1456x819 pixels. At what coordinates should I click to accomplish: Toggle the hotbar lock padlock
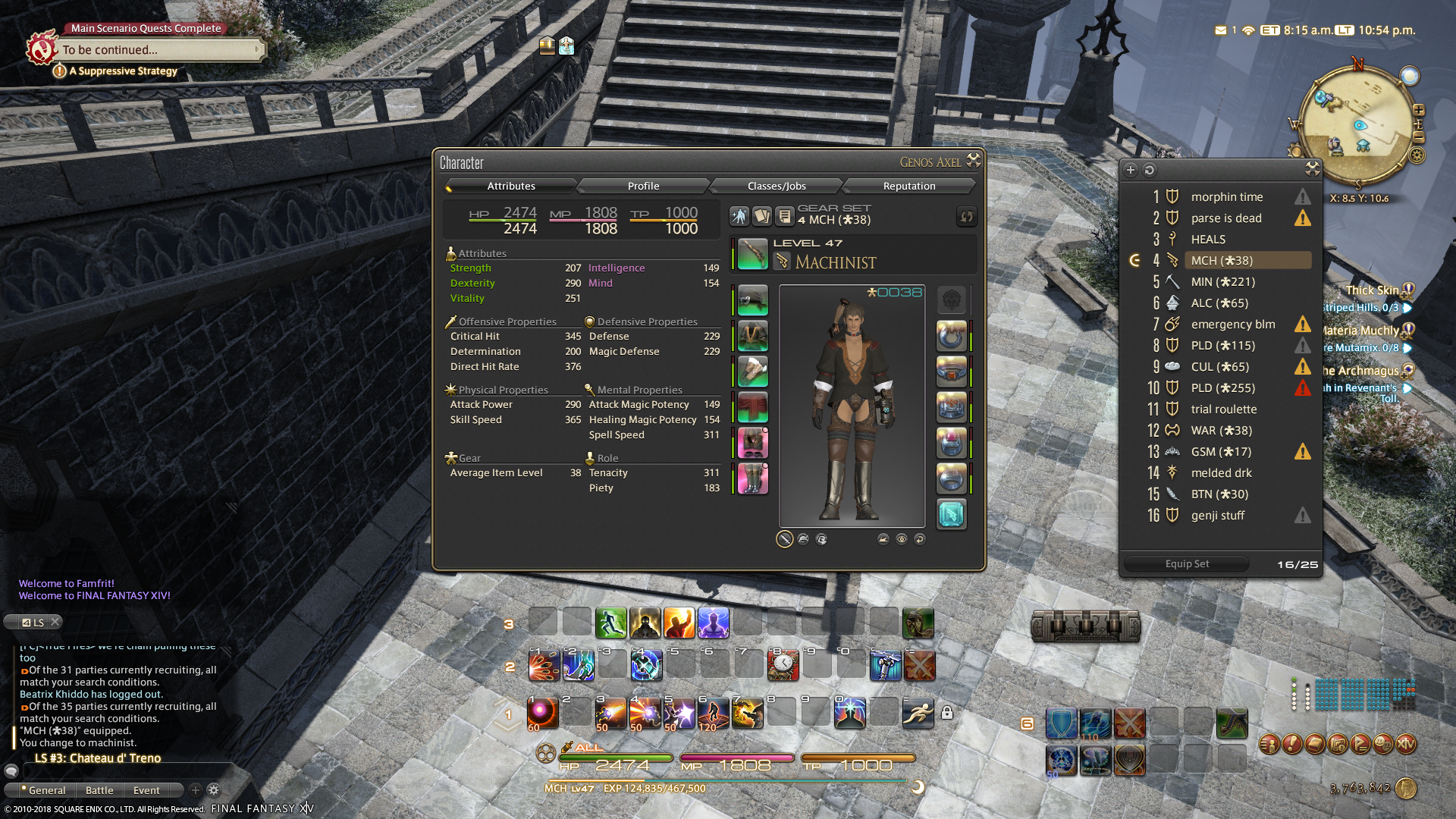coord(947,713)
